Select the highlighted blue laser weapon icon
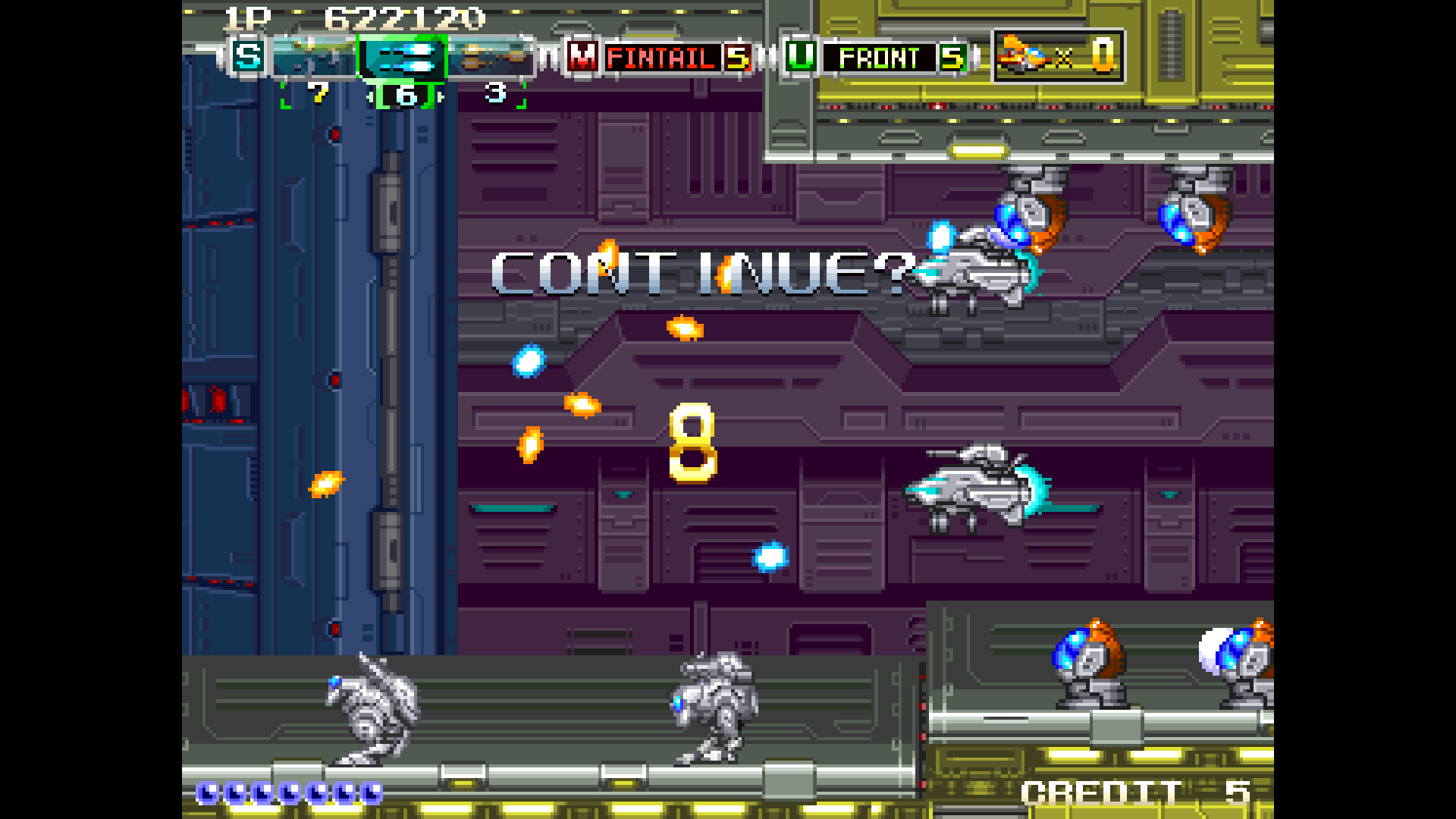The width and height of the screenshot is (1456, 819). [x=402, y=58]
